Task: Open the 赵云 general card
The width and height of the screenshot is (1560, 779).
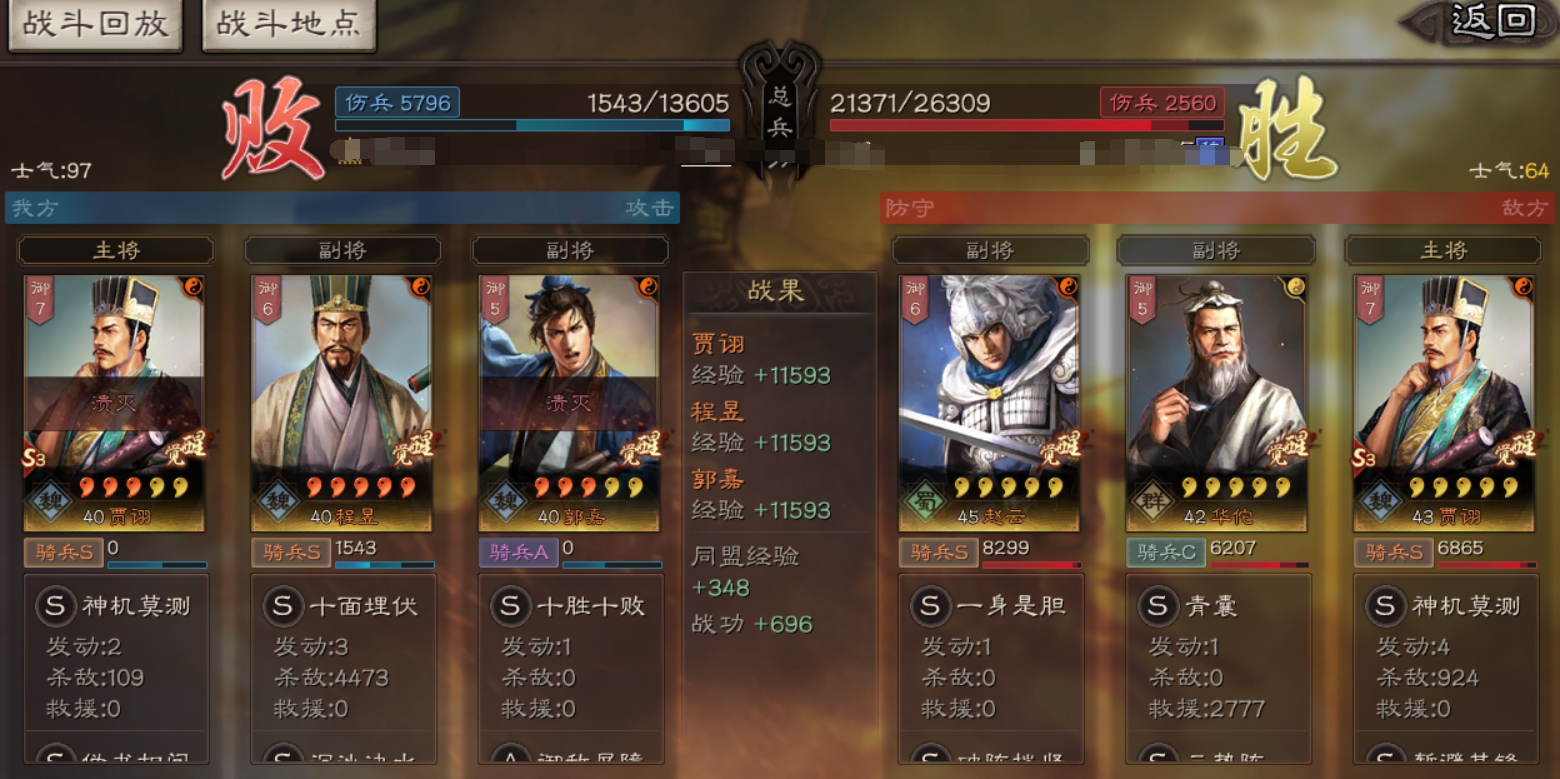Action: 989,402
